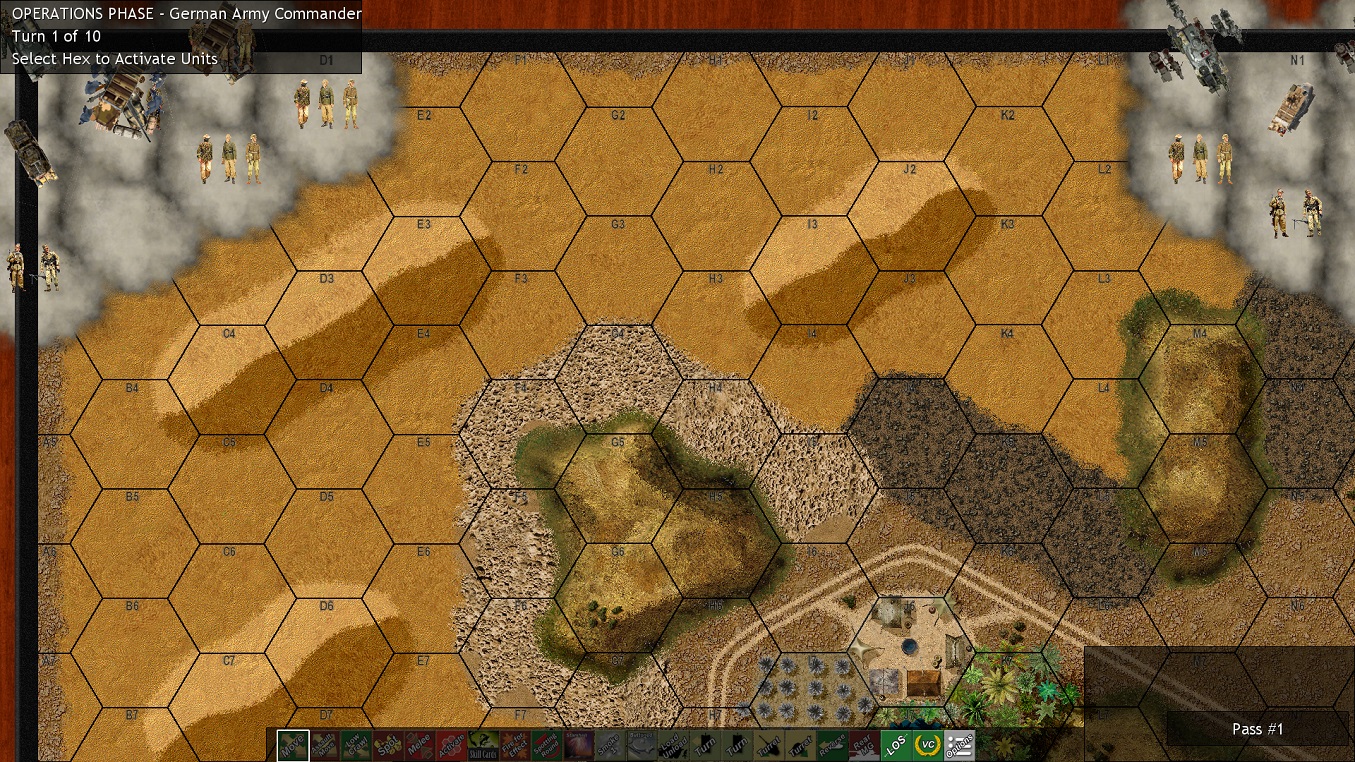Open the Skill Cards panel
This screenshot has width=1355, height=762.
tap(482, 746)
